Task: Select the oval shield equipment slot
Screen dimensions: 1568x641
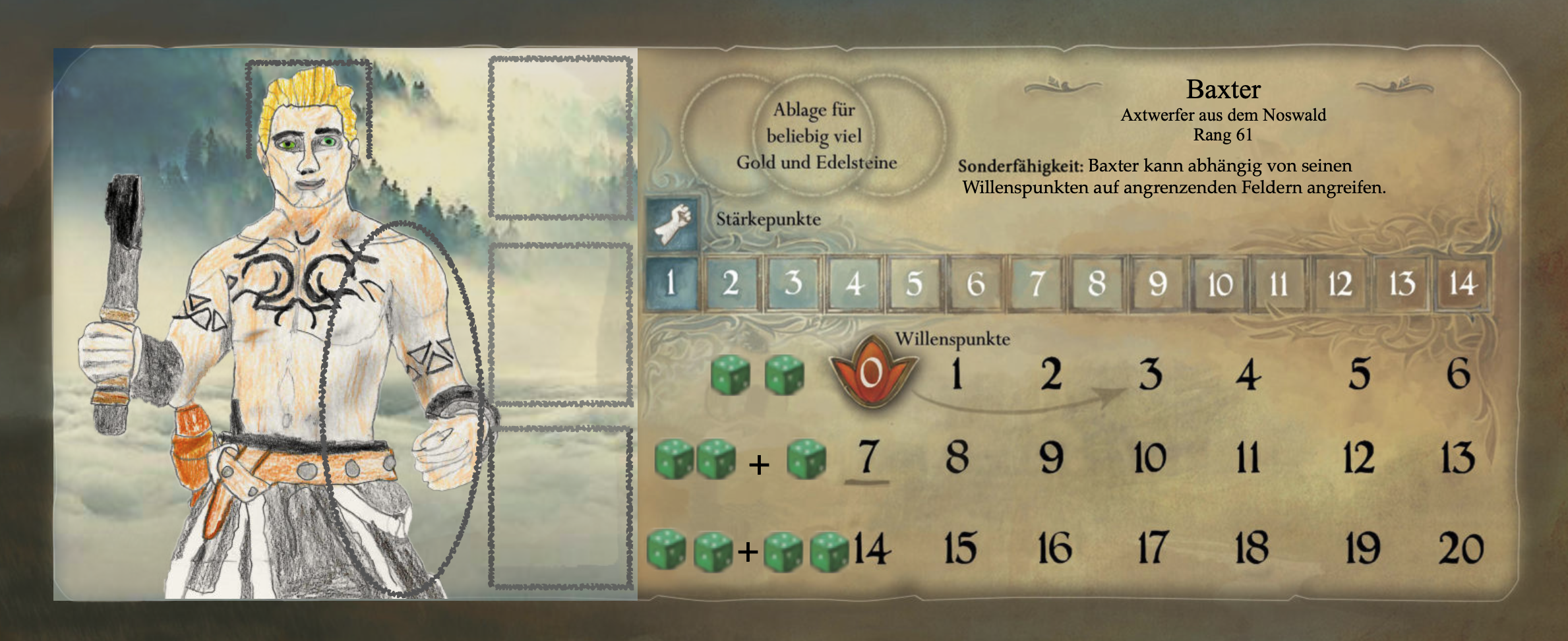Action: point(402,409)
